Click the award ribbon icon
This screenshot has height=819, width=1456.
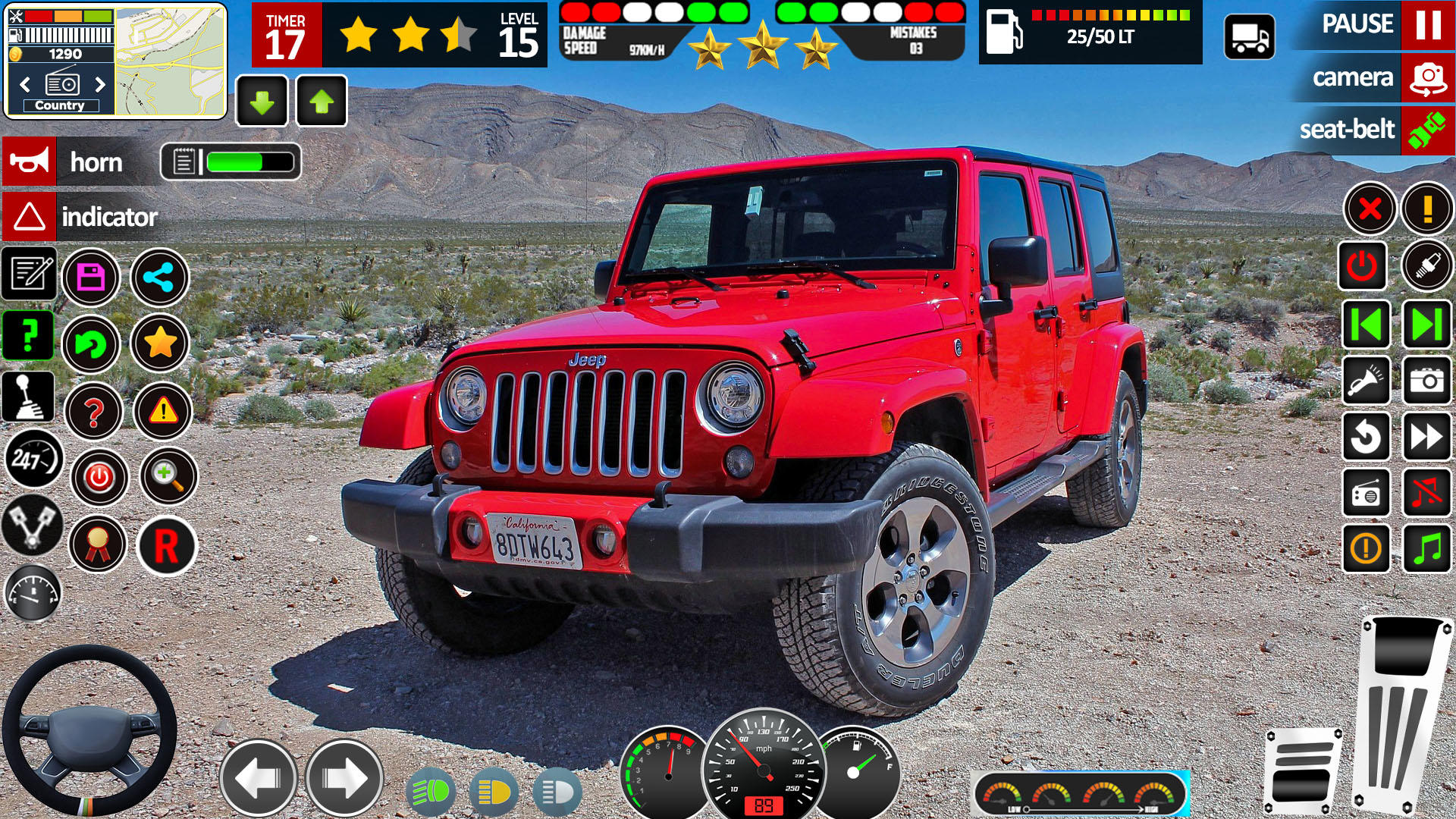[99, 544]
